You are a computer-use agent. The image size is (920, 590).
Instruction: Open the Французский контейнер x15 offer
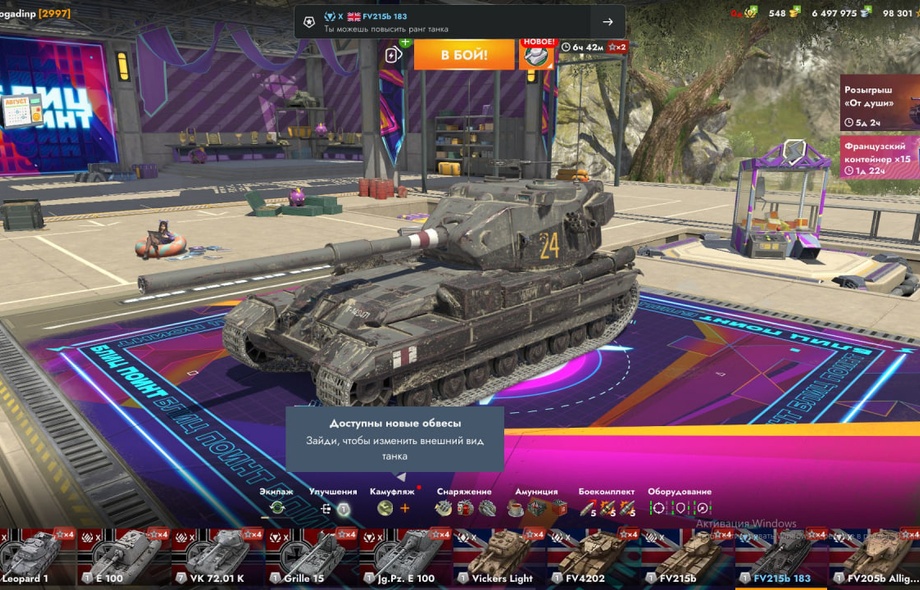pos(880,158)
